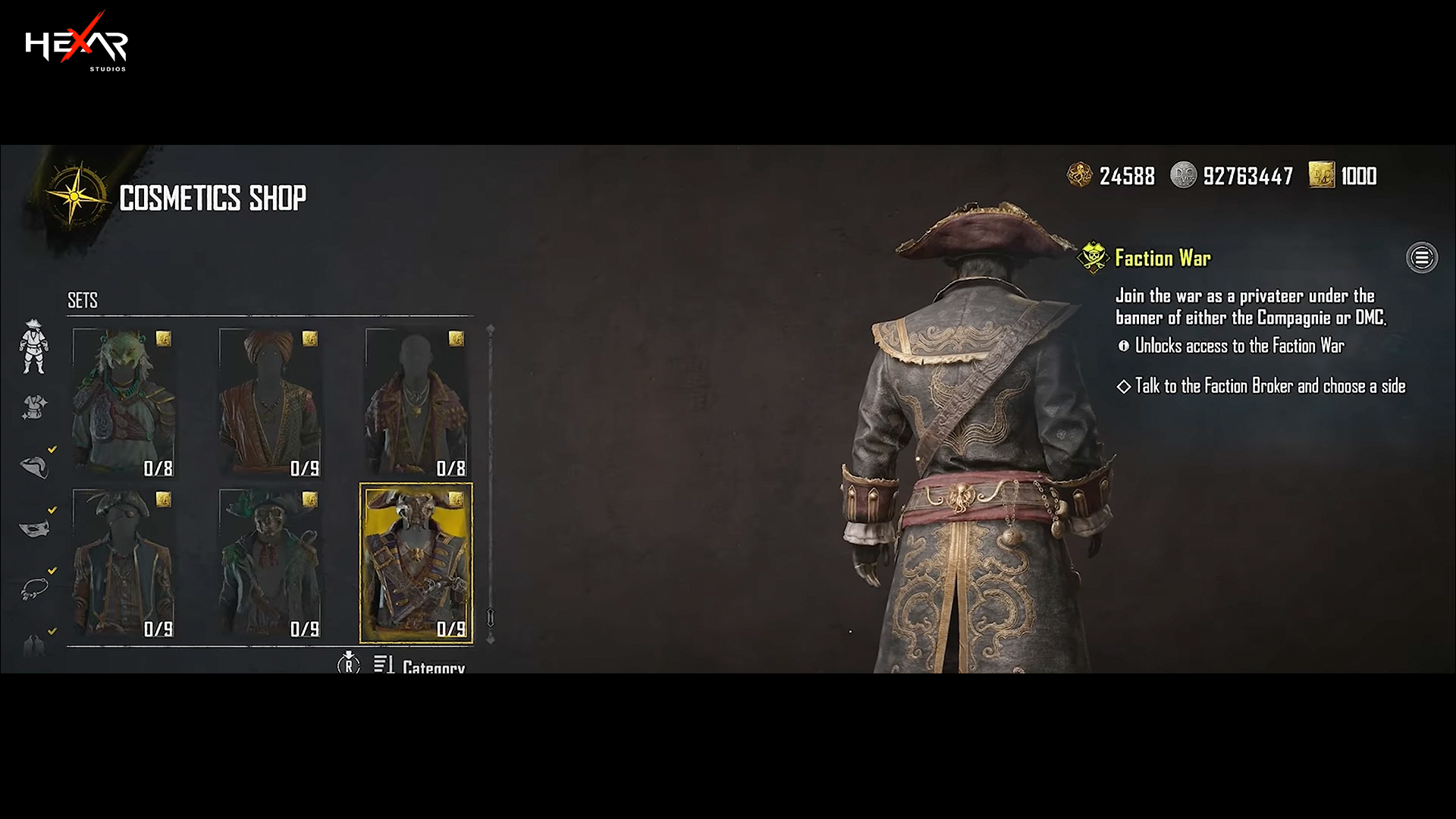This screenshot has height=819, width=1456.
Task: Switch to the sparkling shirt category
Action: click(x=34, y=407)
